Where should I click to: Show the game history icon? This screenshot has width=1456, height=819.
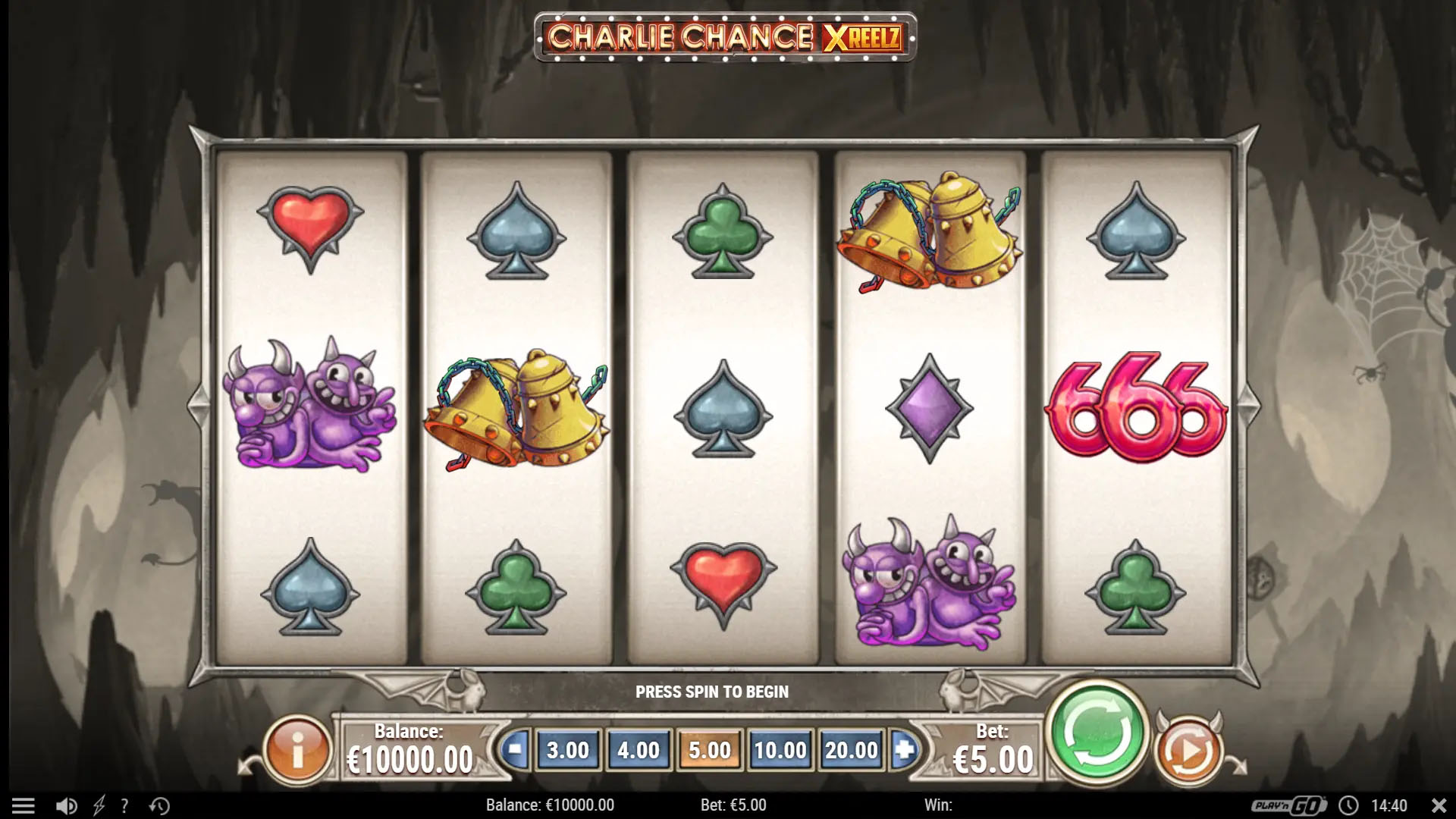[x=159, y=805]
